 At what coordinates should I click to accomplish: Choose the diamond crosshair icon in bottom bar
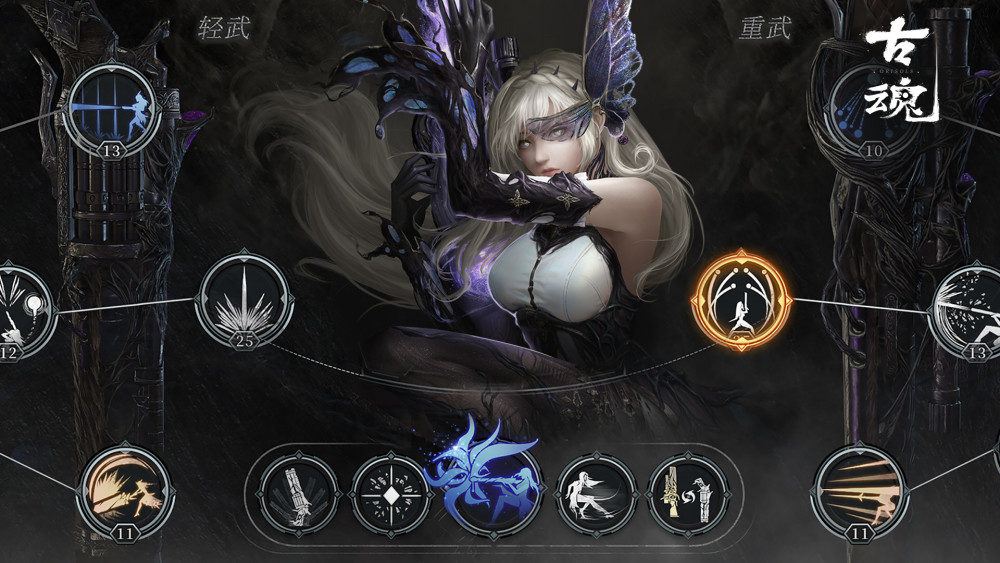click(391, 495)
